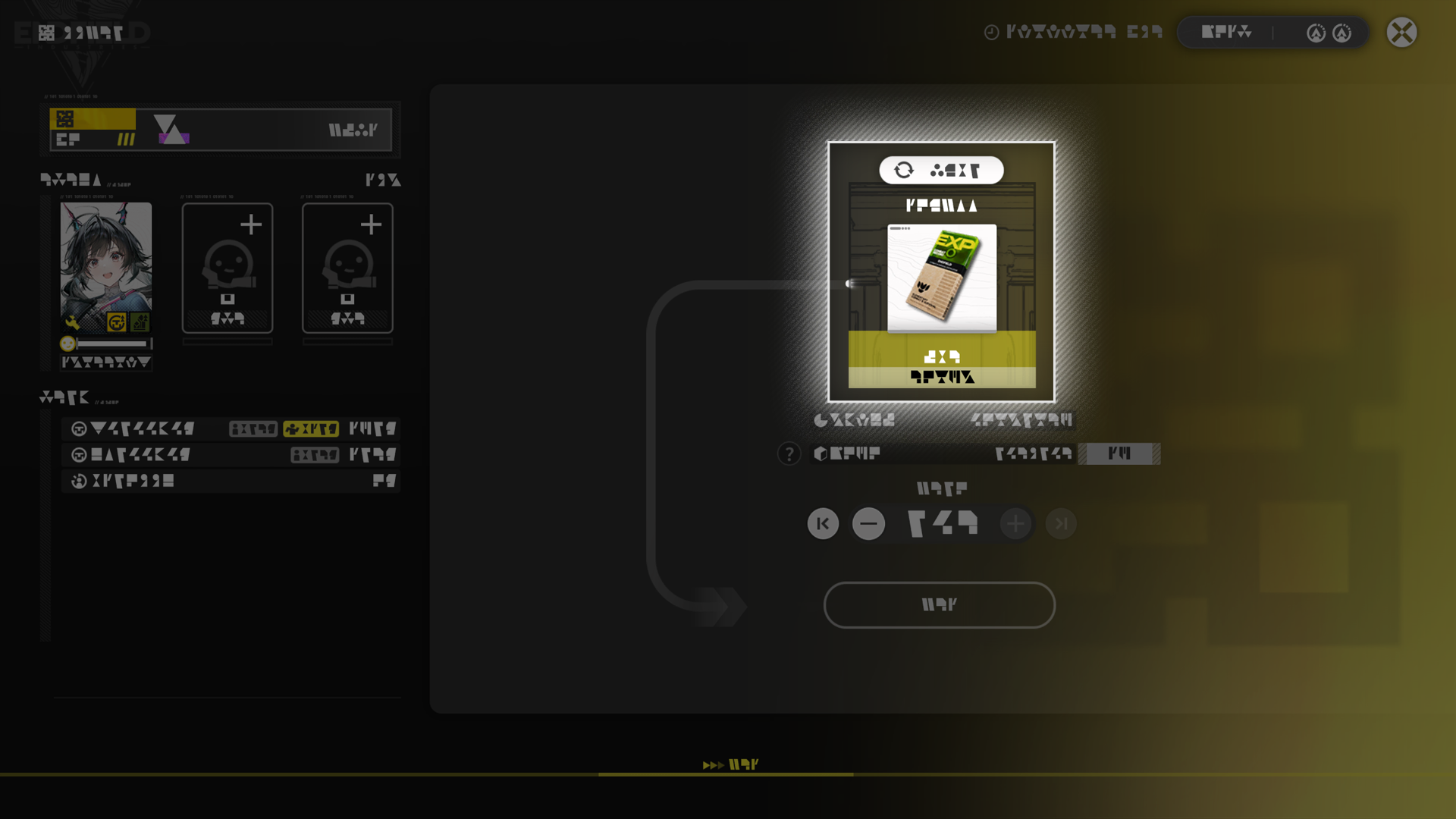Open the question mark help tooltip
This screenshot has width=1456, height=819.
tap(789, 453)
